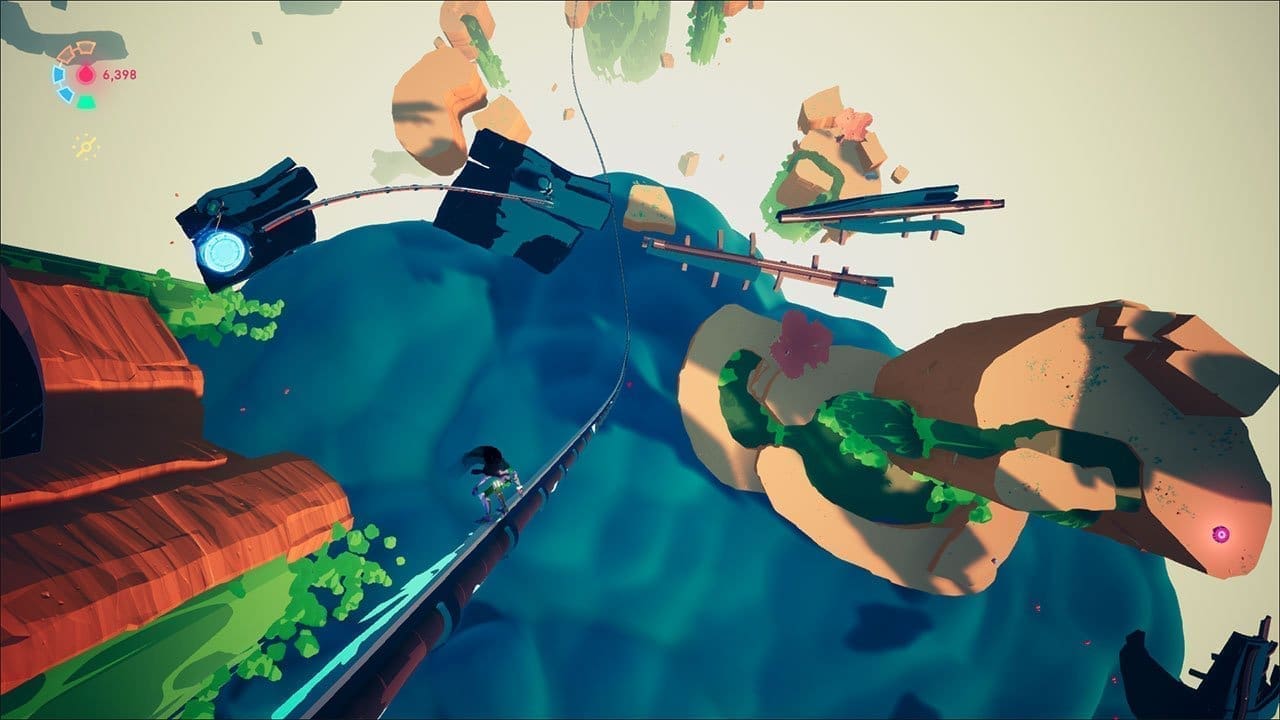
Task: Select the yellow dotted-ring compass icon
Action: tap(86, 148)
